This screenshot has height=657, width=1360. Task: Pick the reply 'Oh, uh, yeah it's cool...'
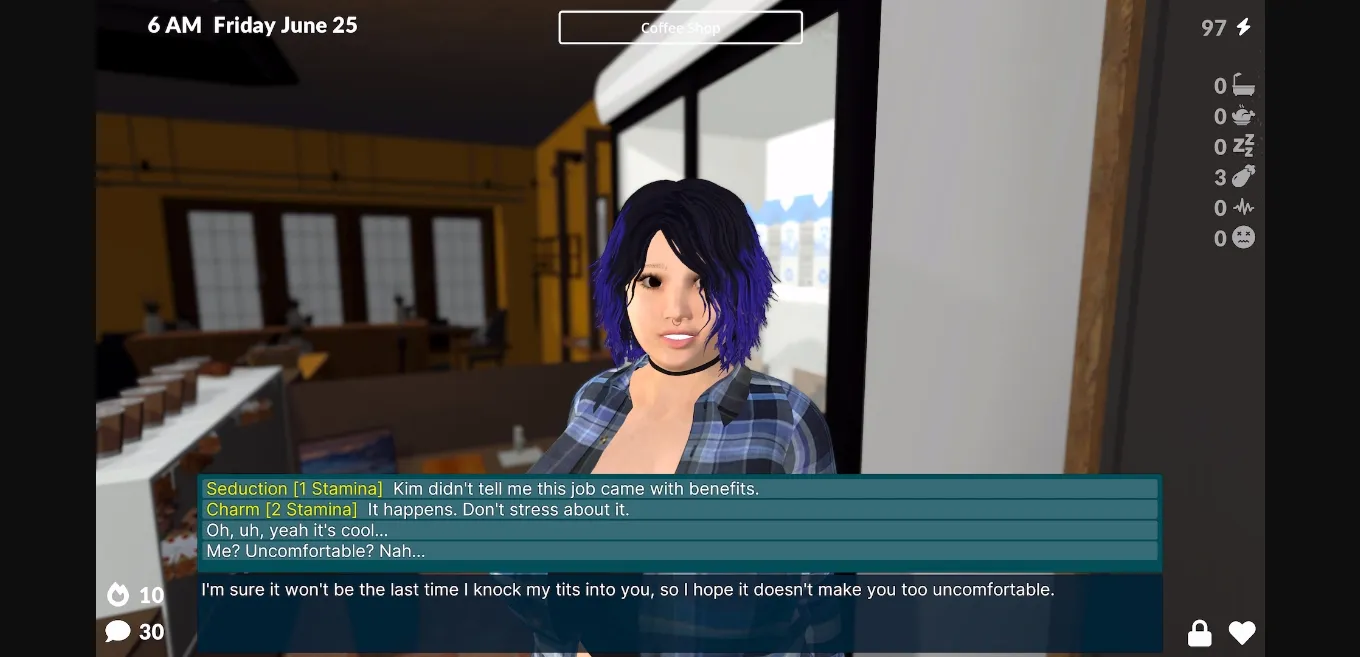click(680, 531)
